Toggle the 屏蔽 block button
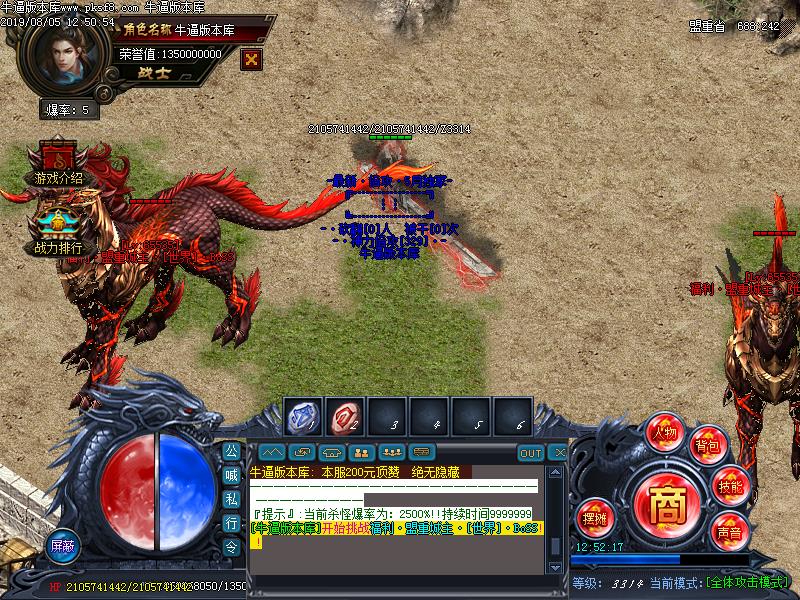Screen dimensions: 800x600 (x=64, y=546)
